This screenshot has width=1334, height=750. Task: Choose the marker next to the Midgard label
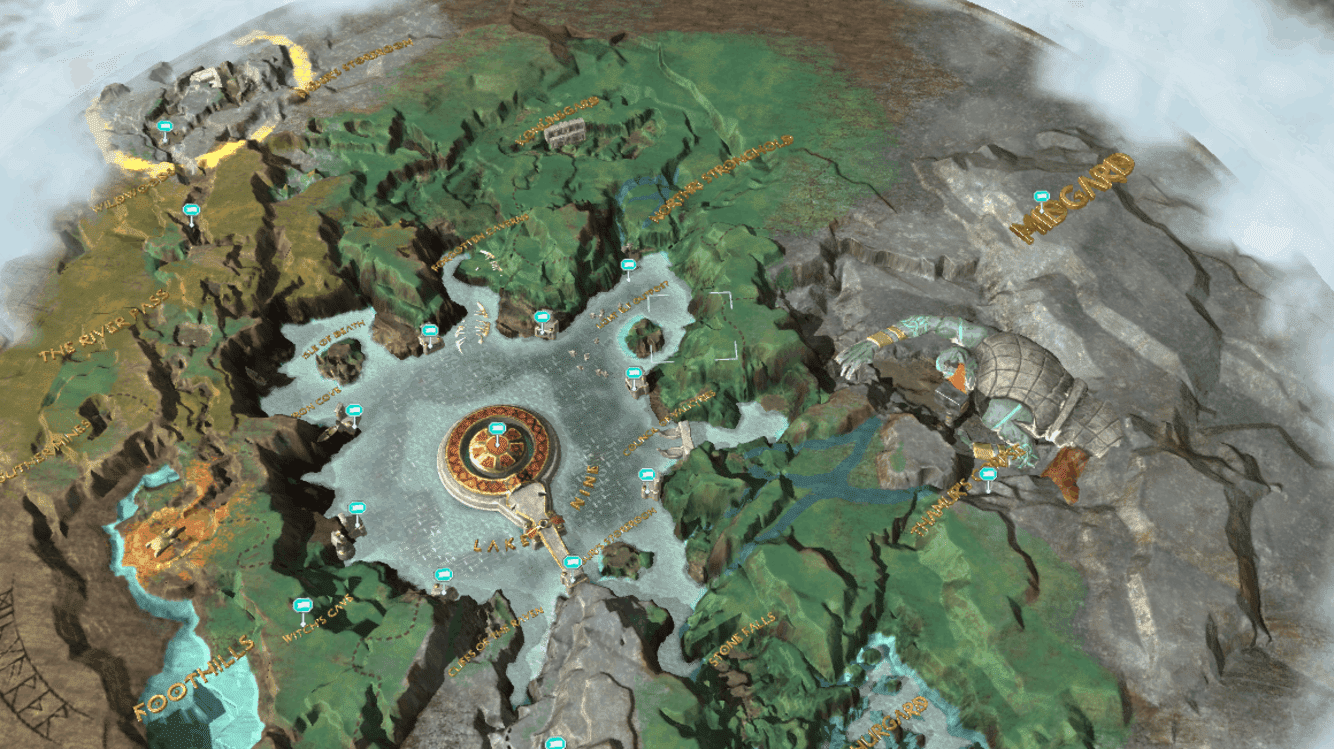pyautogui.click(x=1041, y=197)
